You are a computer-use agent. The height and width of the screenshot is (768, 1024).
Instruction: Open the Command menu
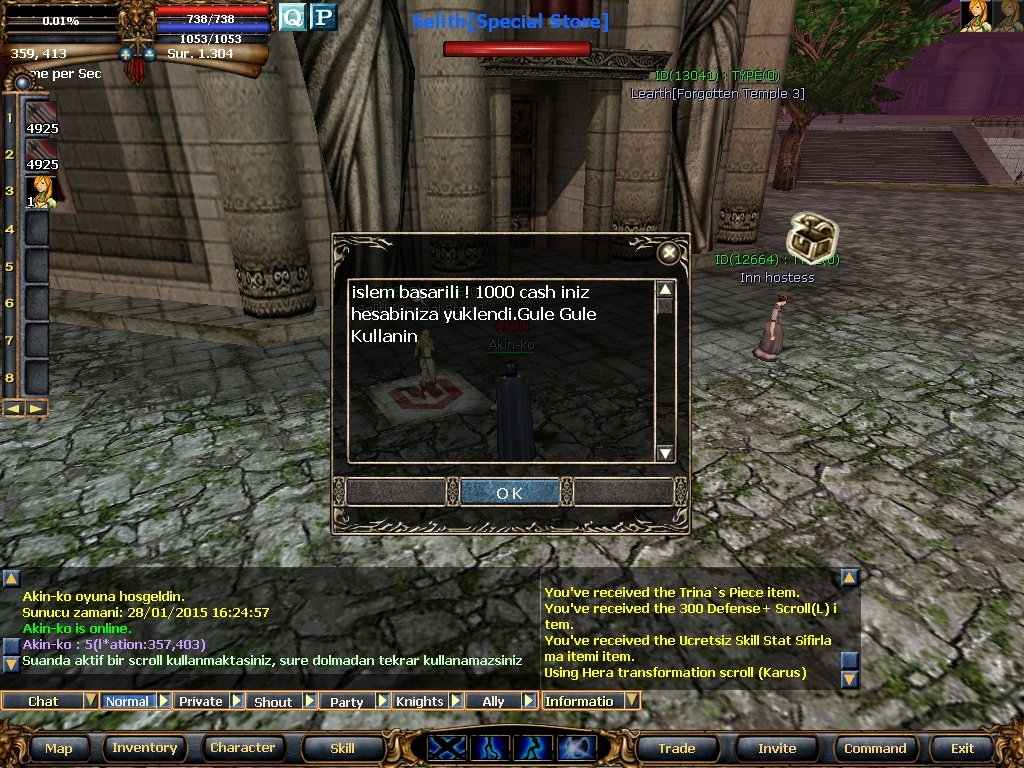pos(875,748)
